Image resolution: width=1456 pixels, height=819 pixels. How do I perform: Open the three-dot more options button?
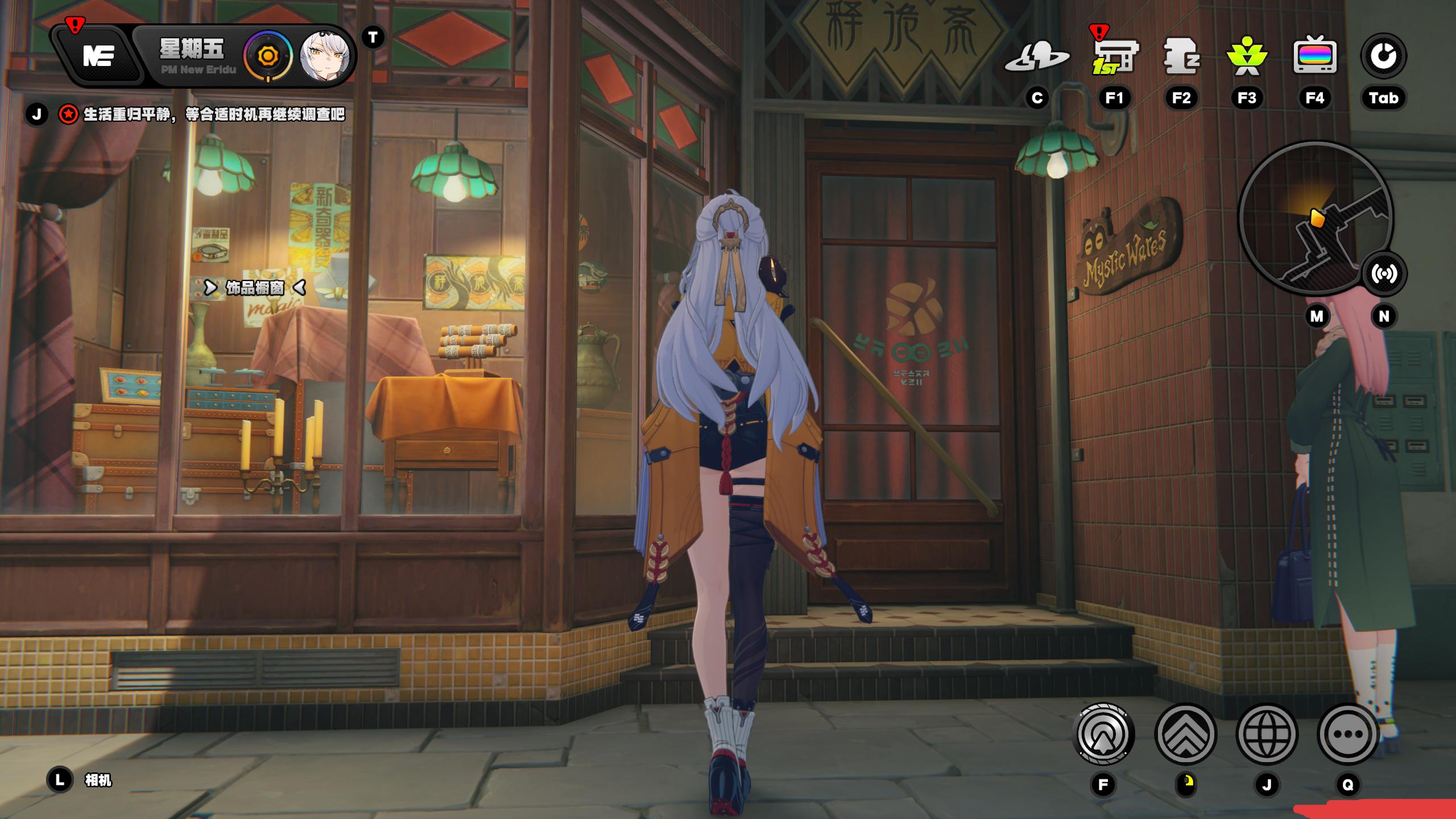click(1347, 734)
